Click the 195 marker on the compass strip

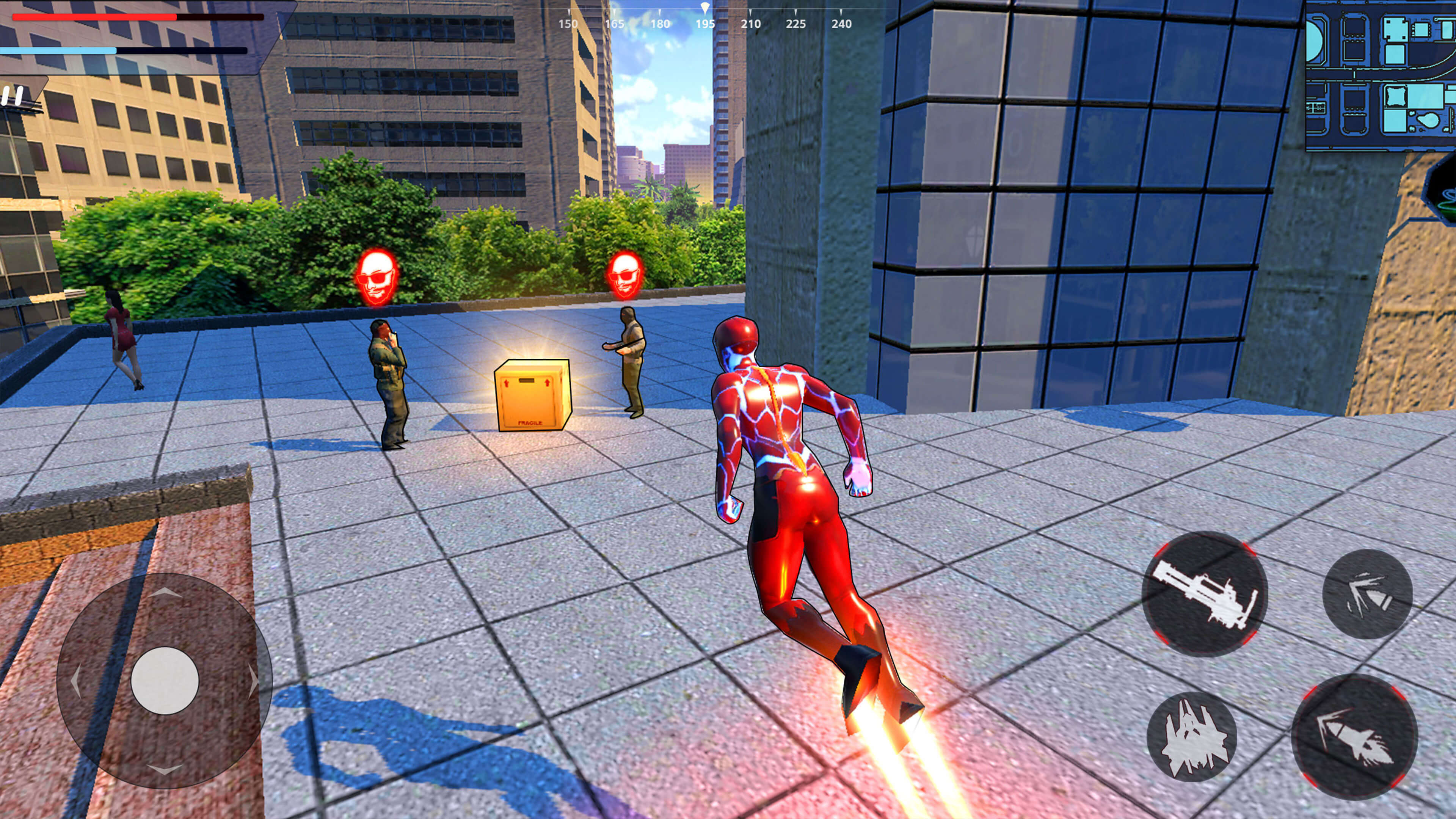(705, 24)
